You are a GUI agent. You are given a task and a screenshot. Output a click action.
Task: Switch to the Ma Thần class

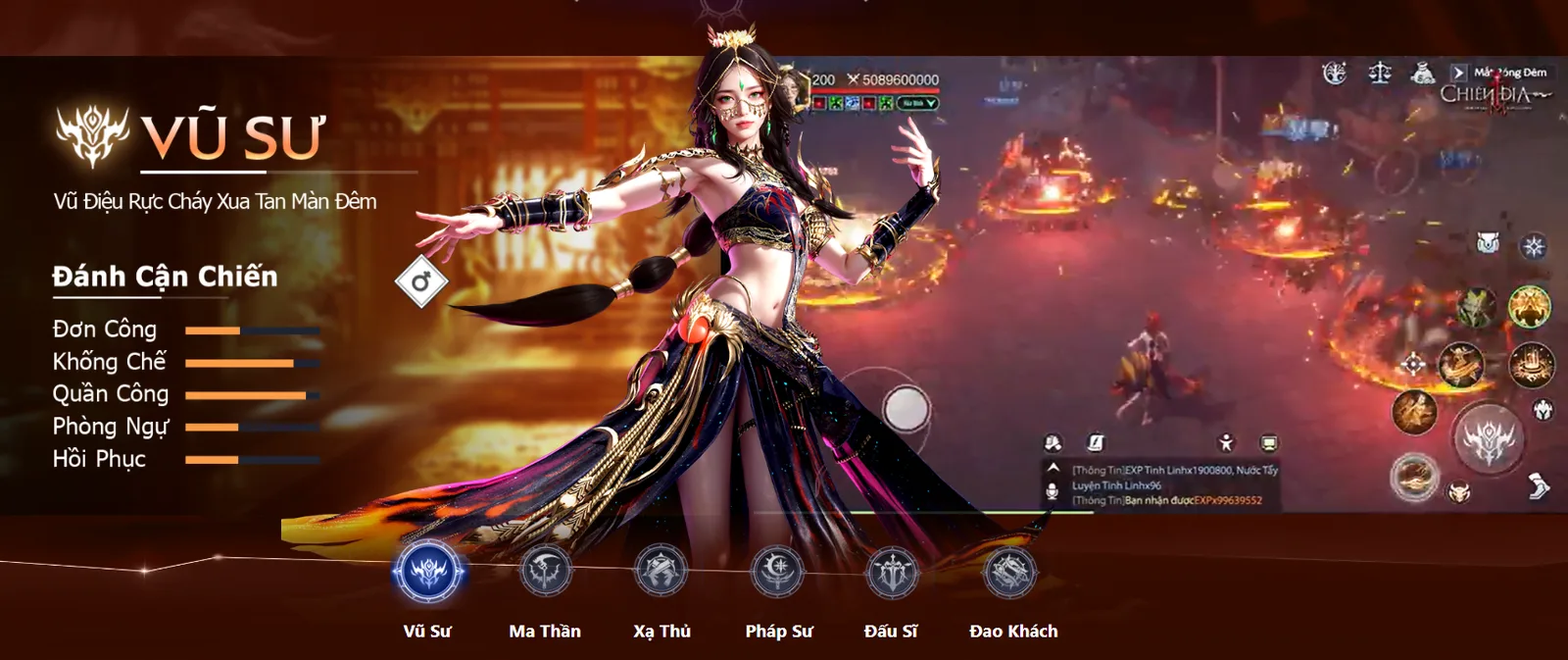pos(545,572)
